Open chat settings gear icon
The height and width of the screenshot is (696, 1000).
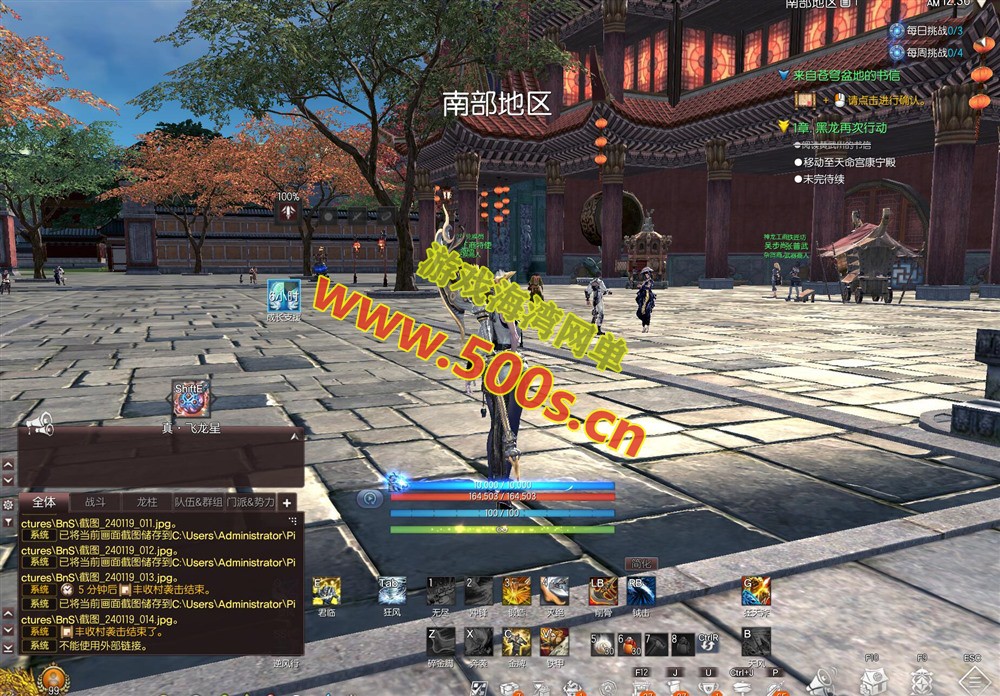[x=8, y=504]
